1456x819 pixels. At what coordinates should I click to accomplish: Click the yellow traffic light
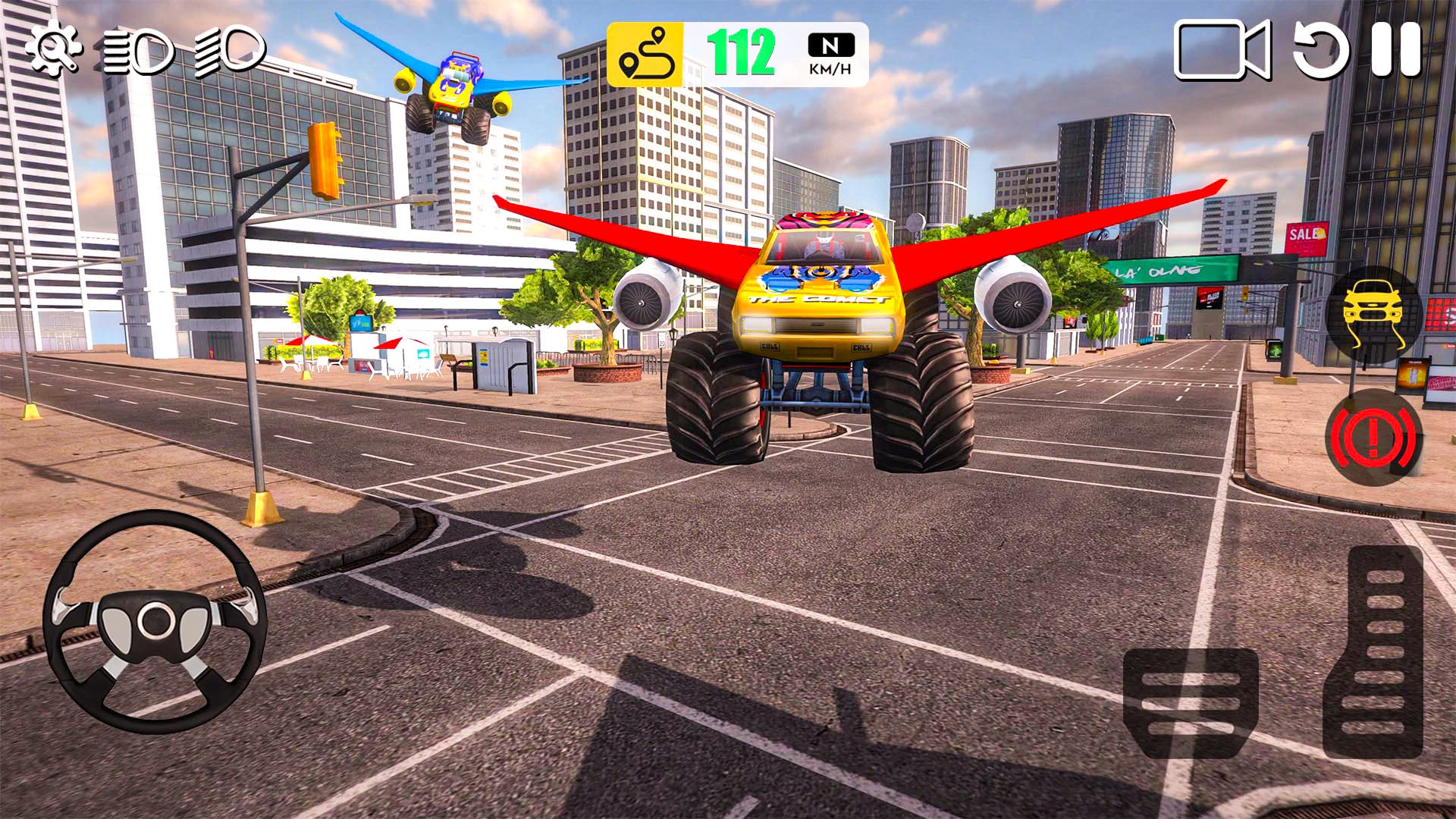click(x=325, y=159)
